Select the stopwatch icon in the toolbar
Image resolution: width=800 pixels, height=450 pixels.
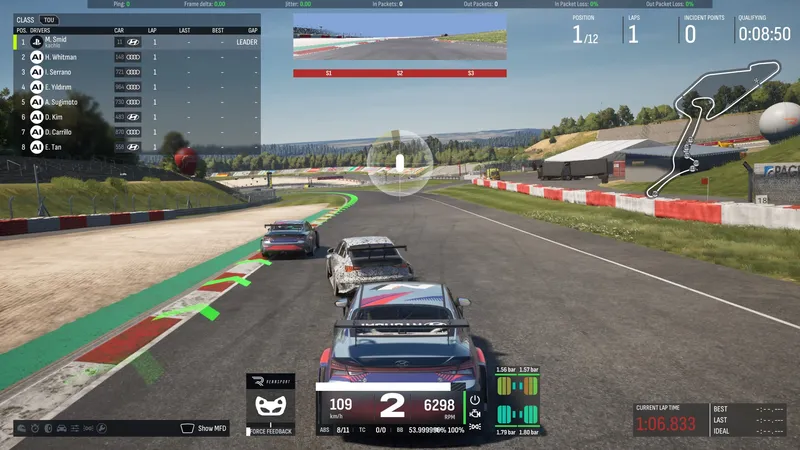(x=36, y=428)
